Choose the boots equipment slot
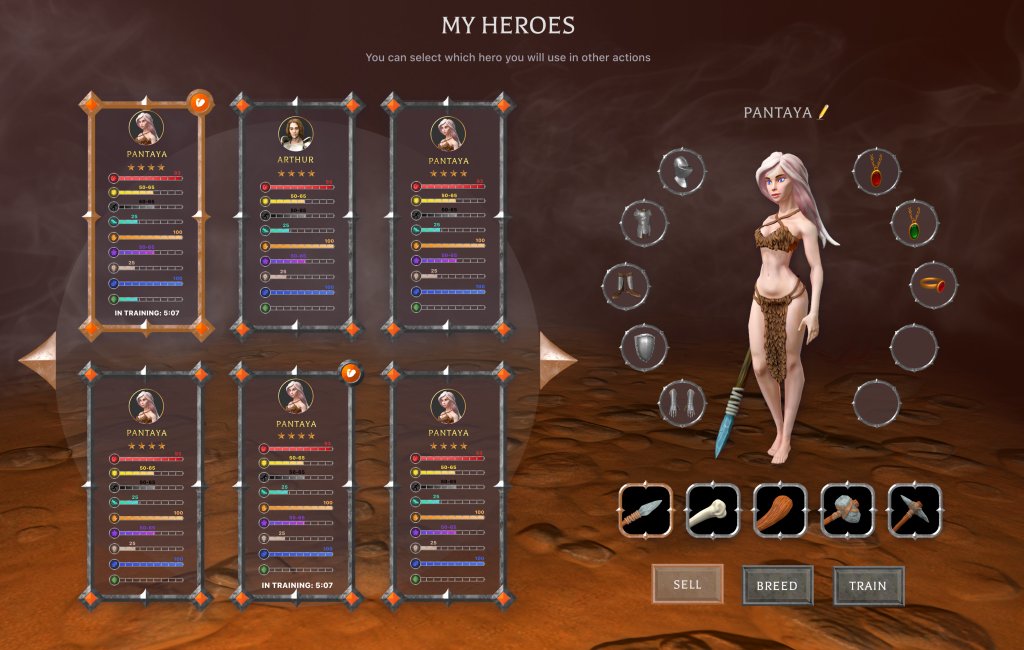Image resolution: width=1024 pixels, height=650 pixels. [x=627, y=286]
